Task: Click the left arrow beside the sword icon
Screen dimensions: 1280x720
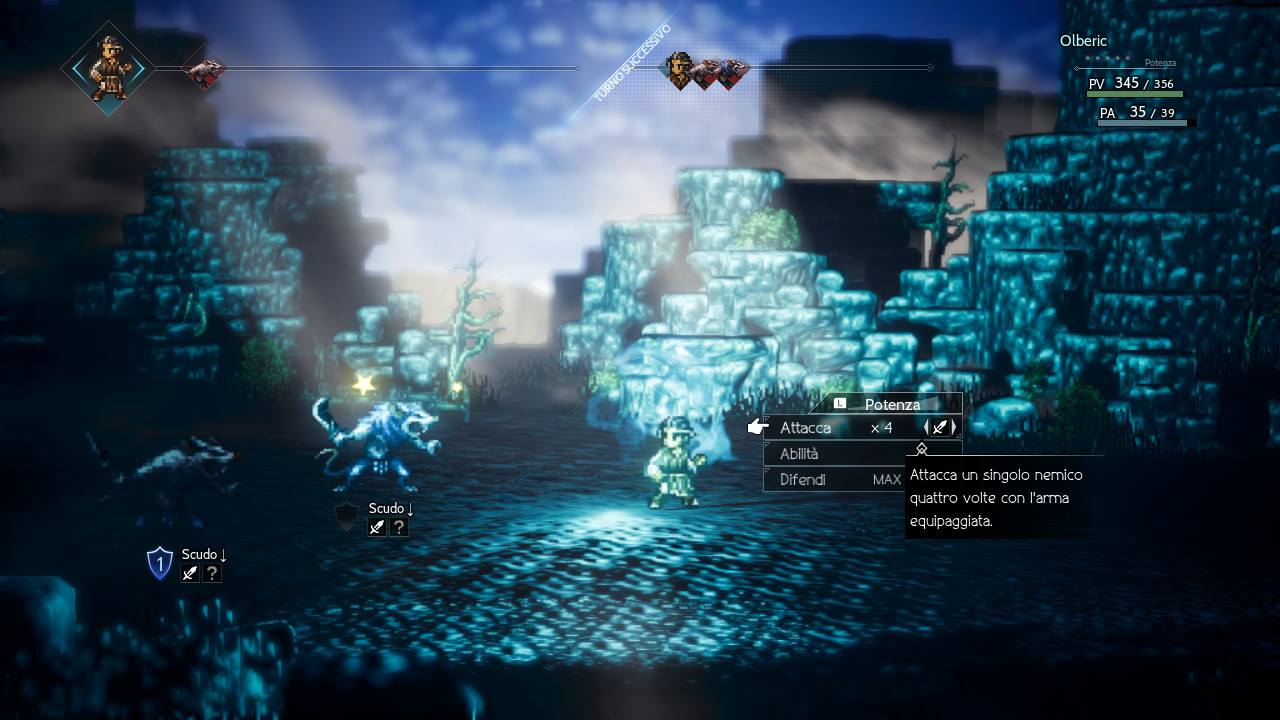Action: [927, 428]
